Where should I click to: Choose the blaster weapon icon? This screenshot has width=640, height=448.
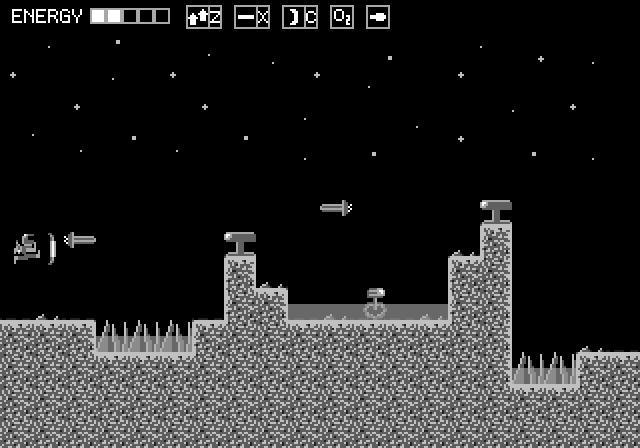[x=378, y=17]
